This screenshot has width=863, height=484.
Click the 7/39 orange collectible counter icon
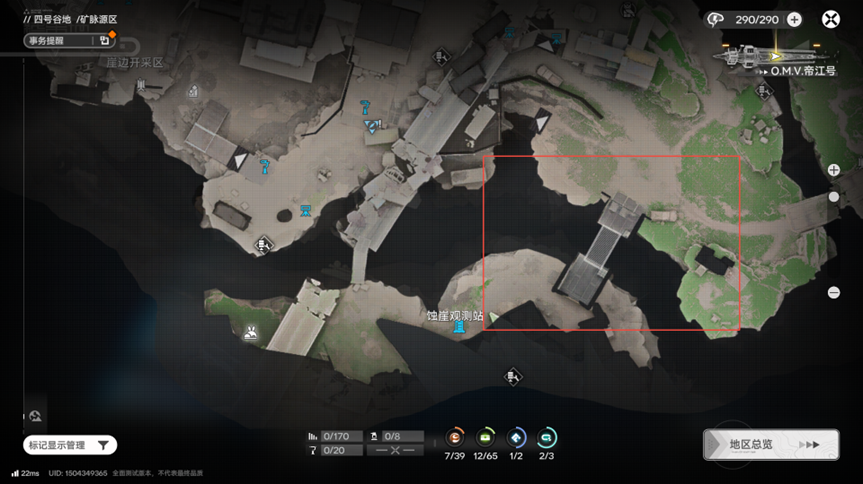(x=456, y=437)
